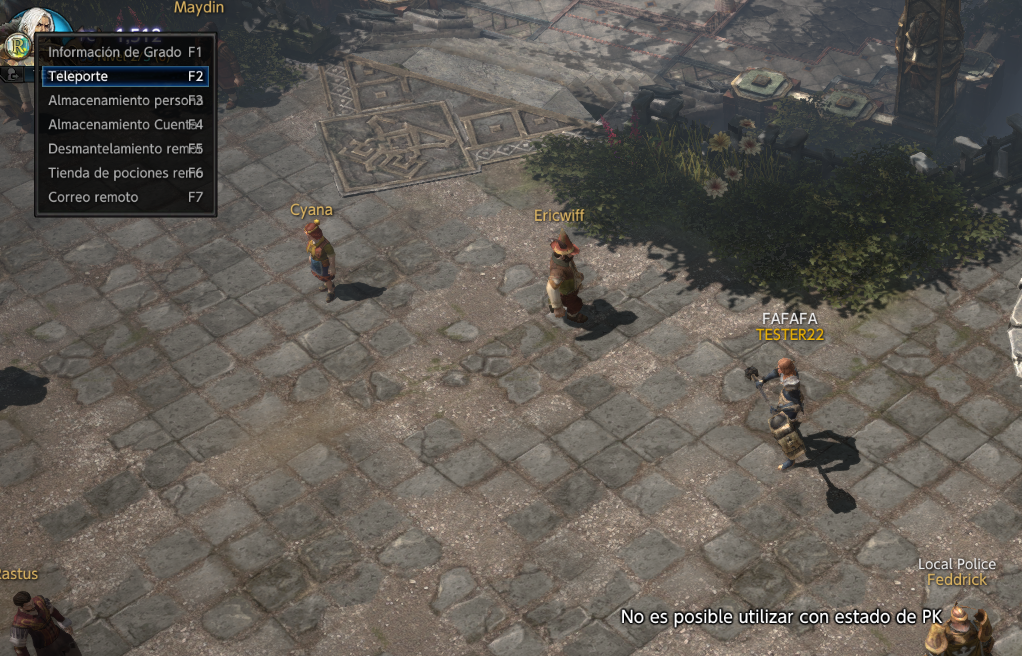Click the small arrow icon below the R badge
The width and height of the screenshot is (1022, 656).
[15, 73]
